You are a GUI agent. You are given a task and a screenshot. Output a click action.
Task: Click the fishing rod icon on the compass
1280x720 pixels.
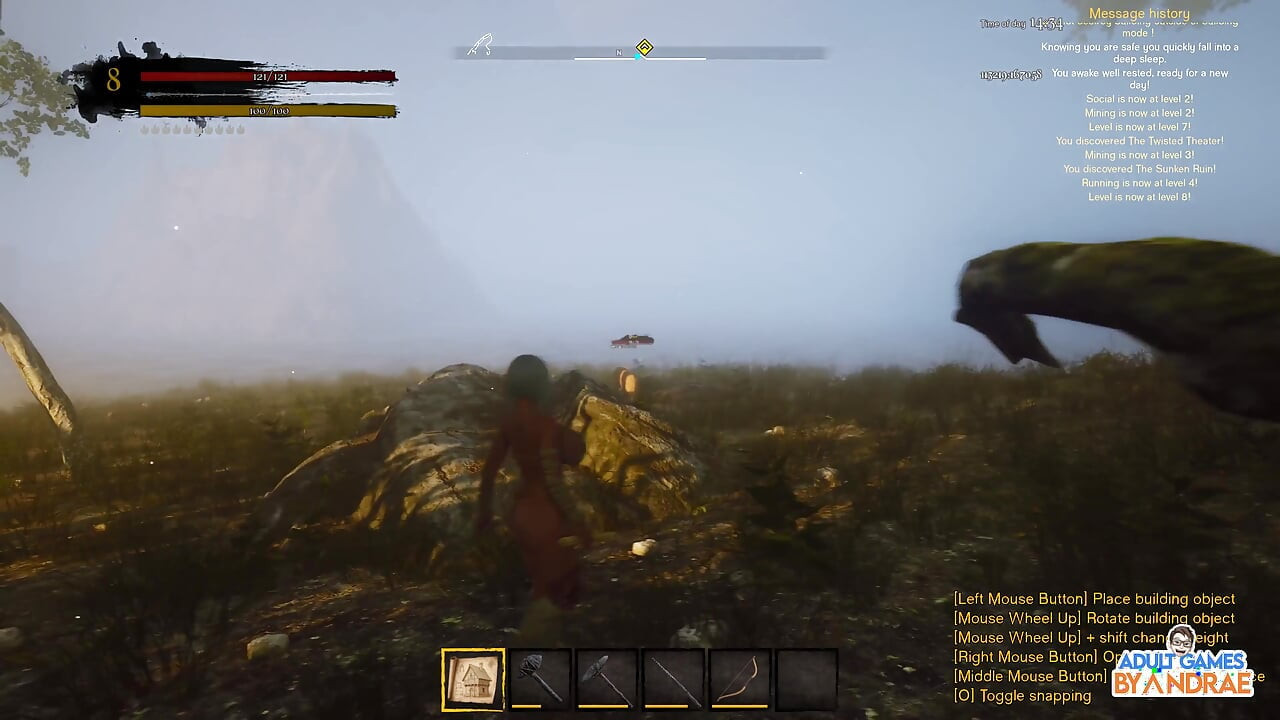point(478,45)
